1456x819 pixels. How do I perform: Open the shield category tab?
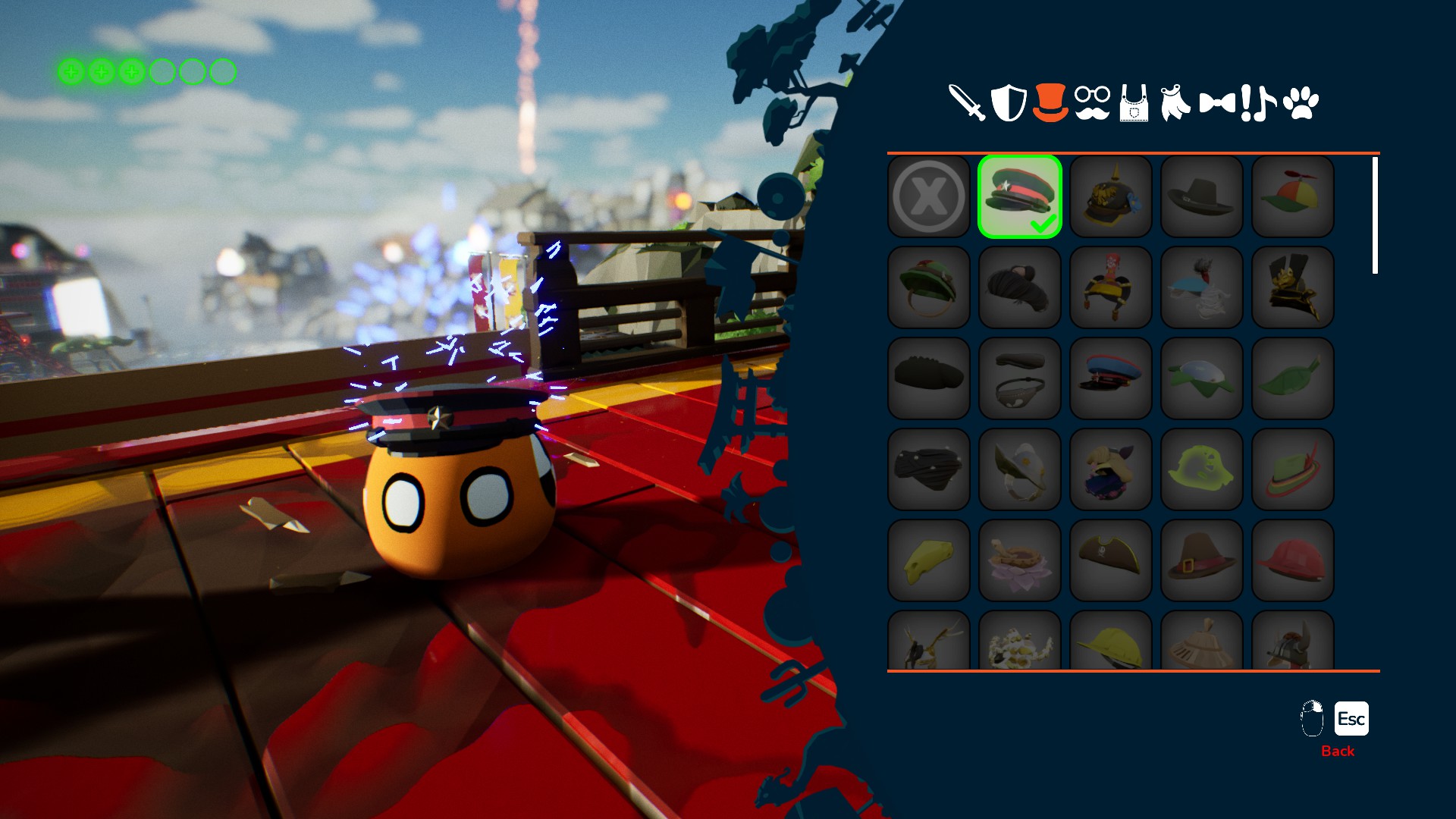1009,102
